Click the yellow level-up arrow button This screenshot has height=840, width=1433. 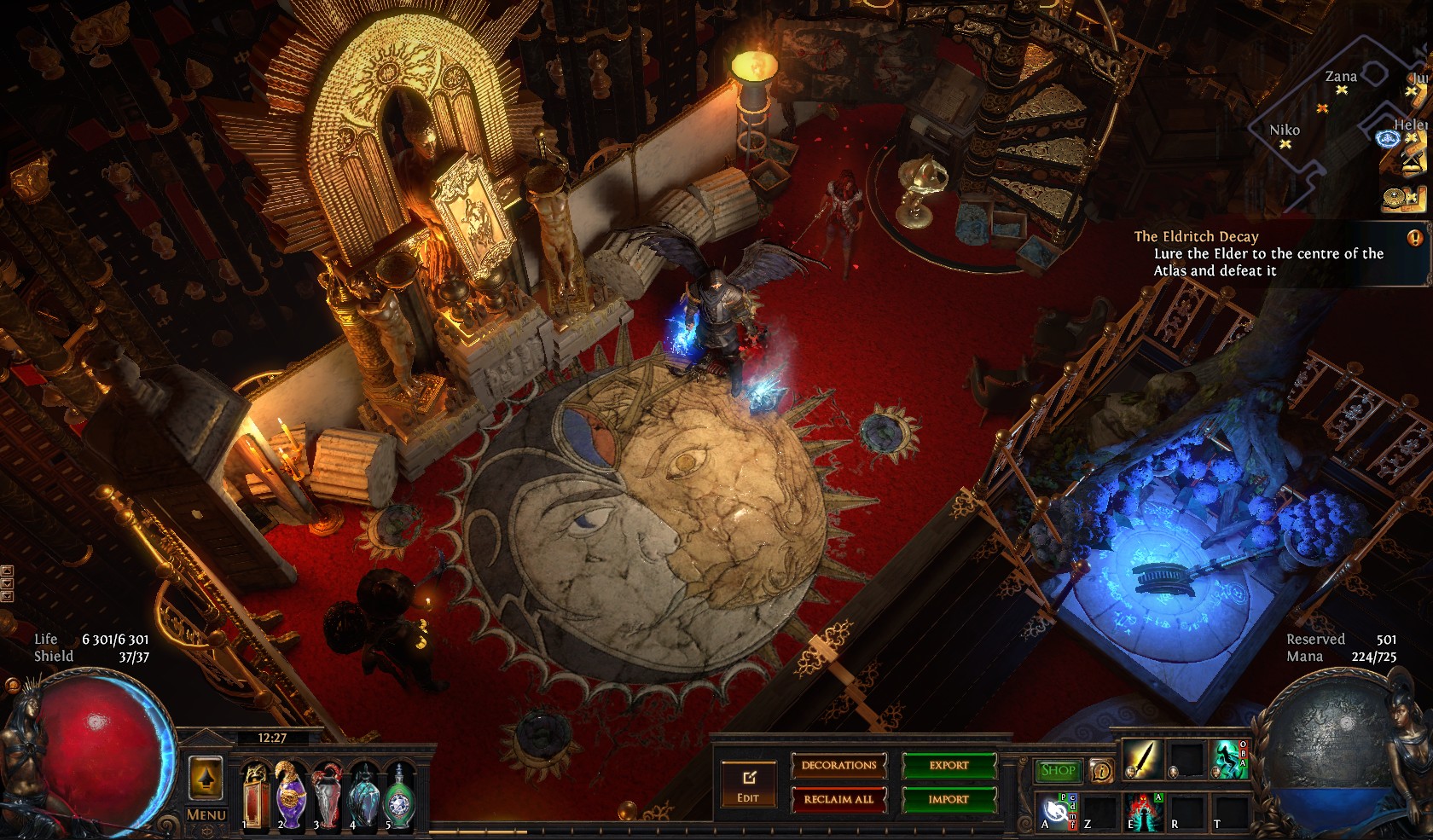pyautogui.click(x=206, y=777)
